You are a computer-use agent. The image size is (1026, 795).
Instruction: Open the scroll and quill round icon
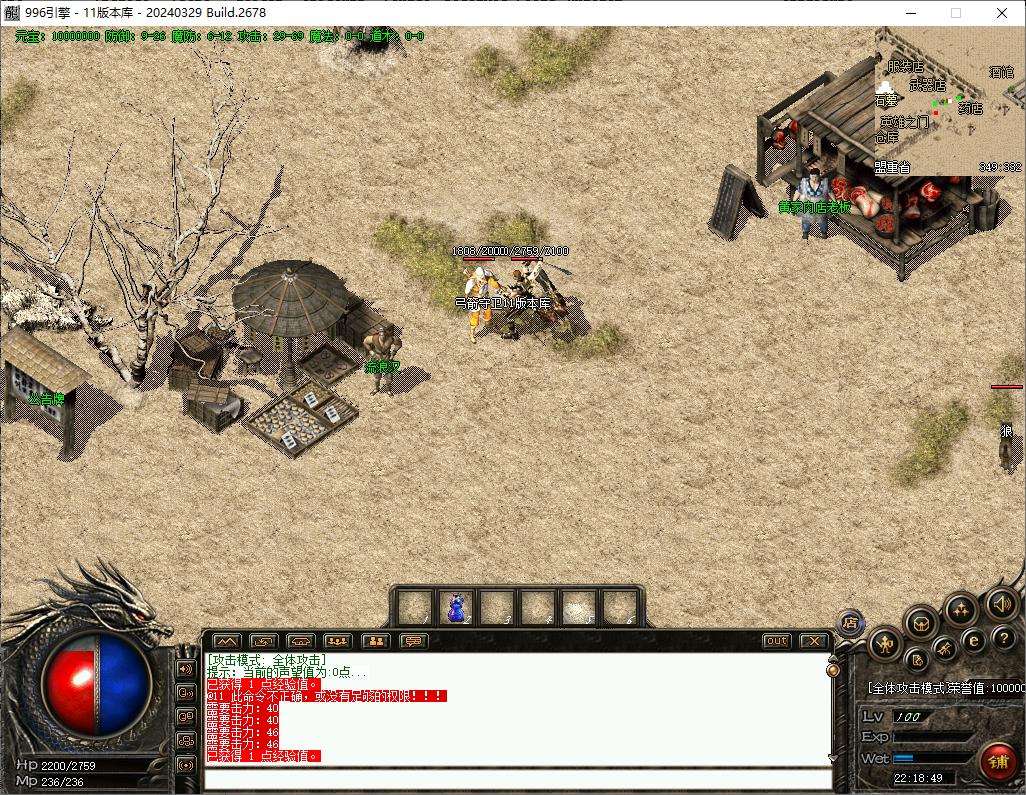(916, 659)
